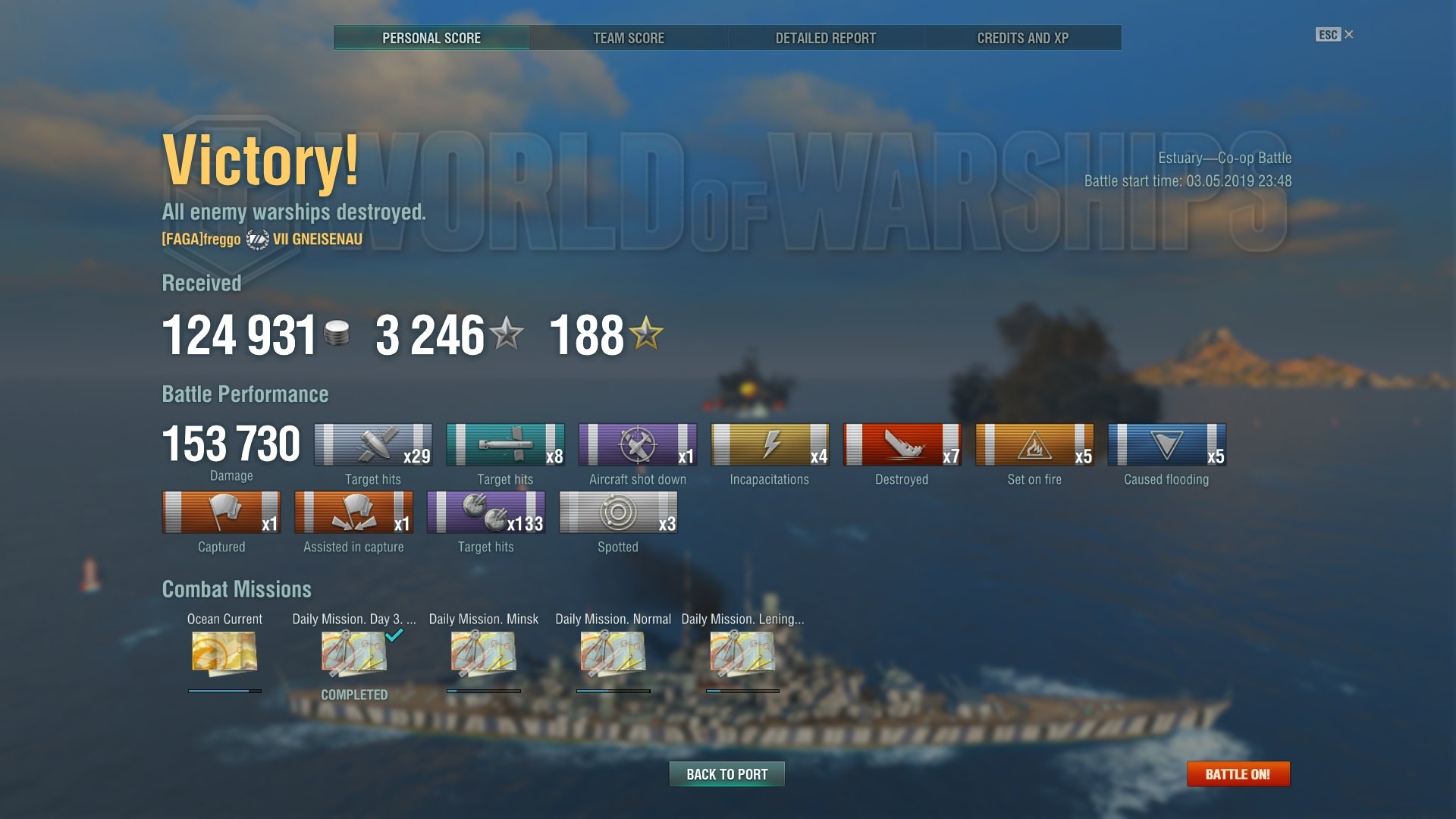Select the Daily Mission Minsk thumbnail

[484, 653]
